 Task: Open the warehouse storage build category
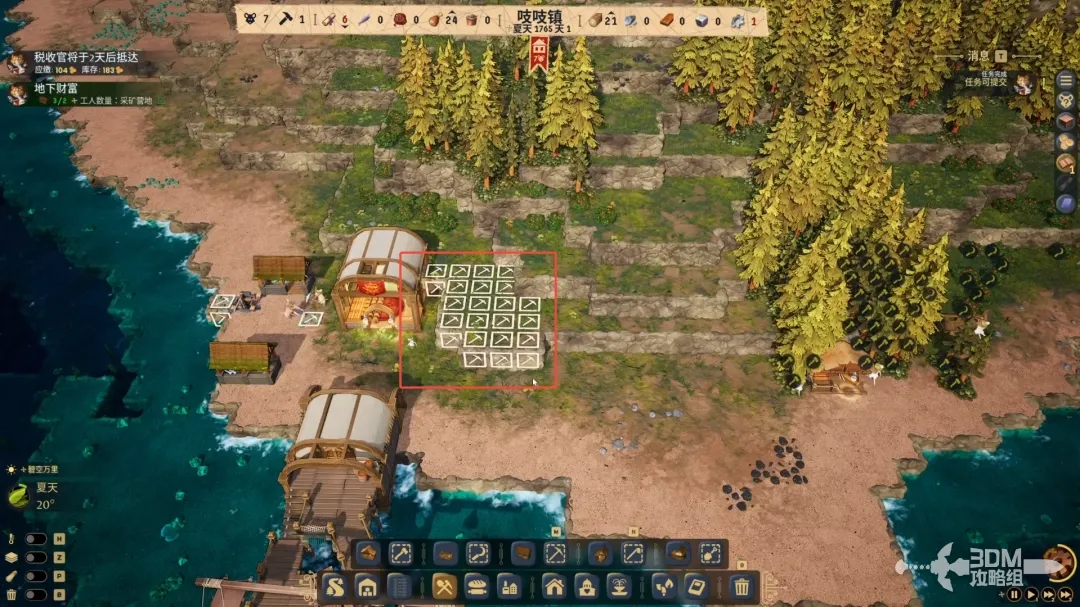[367, 587]
